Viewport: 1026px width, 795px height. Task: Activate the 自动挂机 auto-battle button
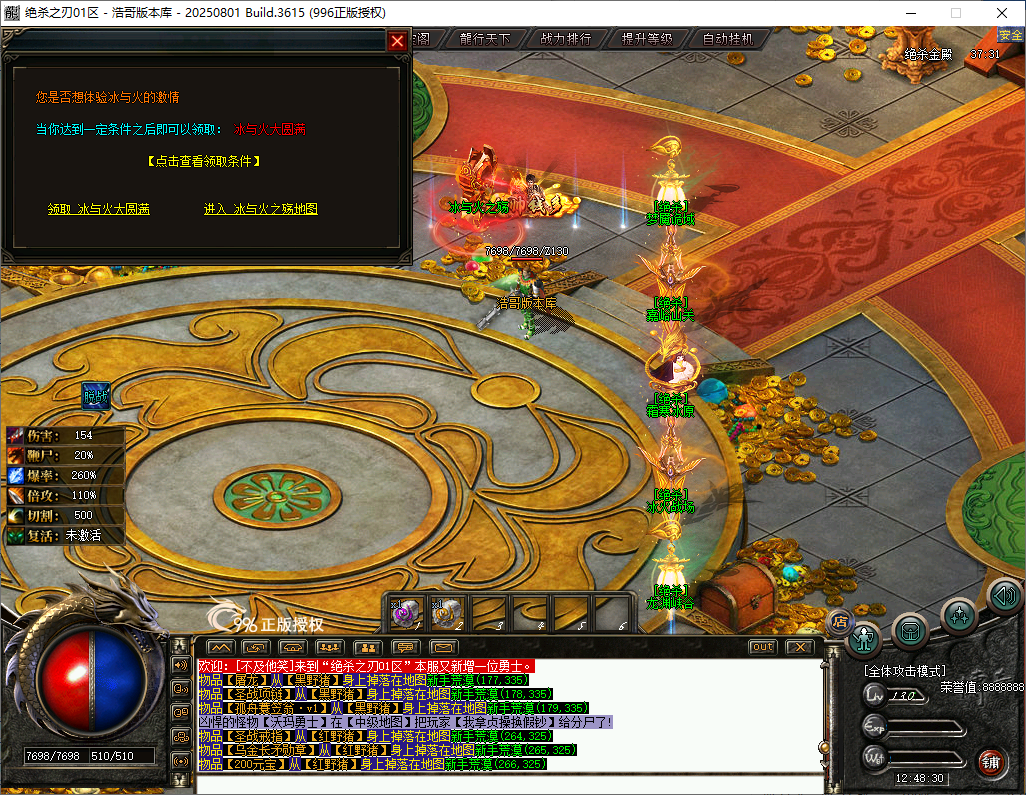[728, 39]
